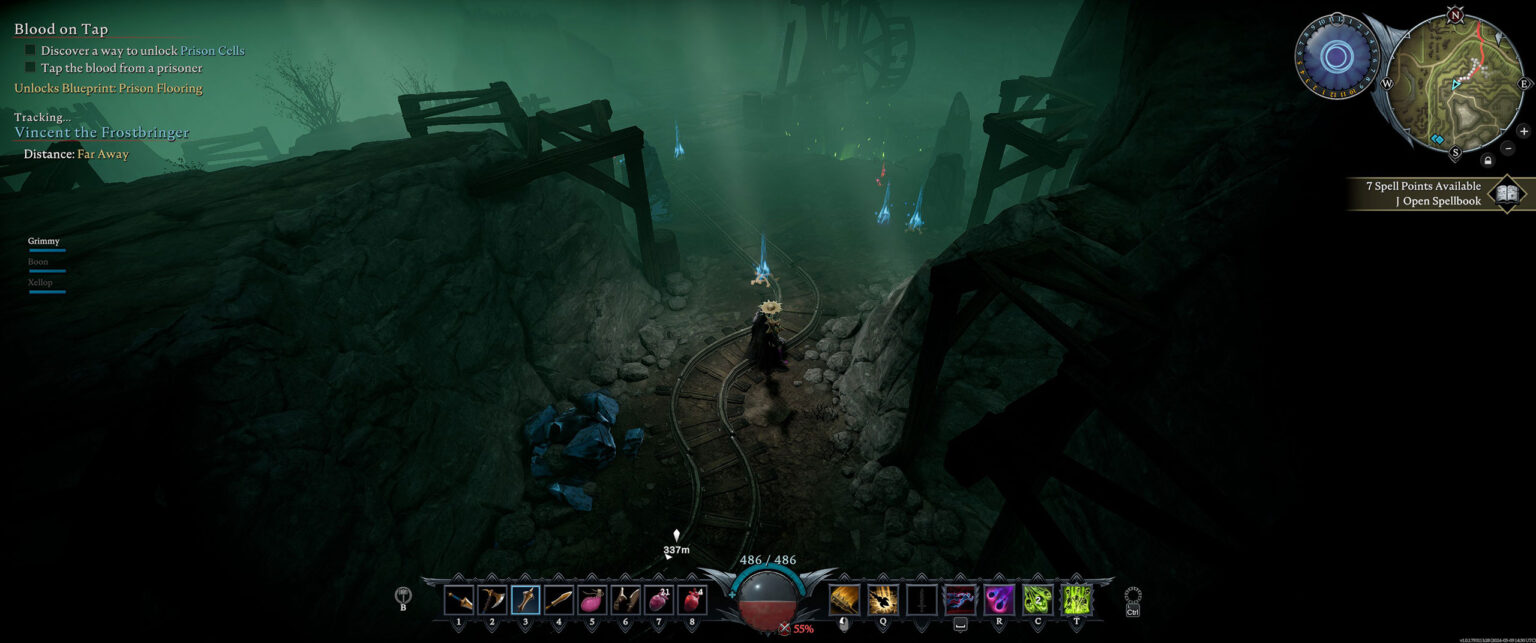The width and height of the screenshot is (1536, 643).
Task: Activate the golden primary attack ability
Action: coord(844,599)
